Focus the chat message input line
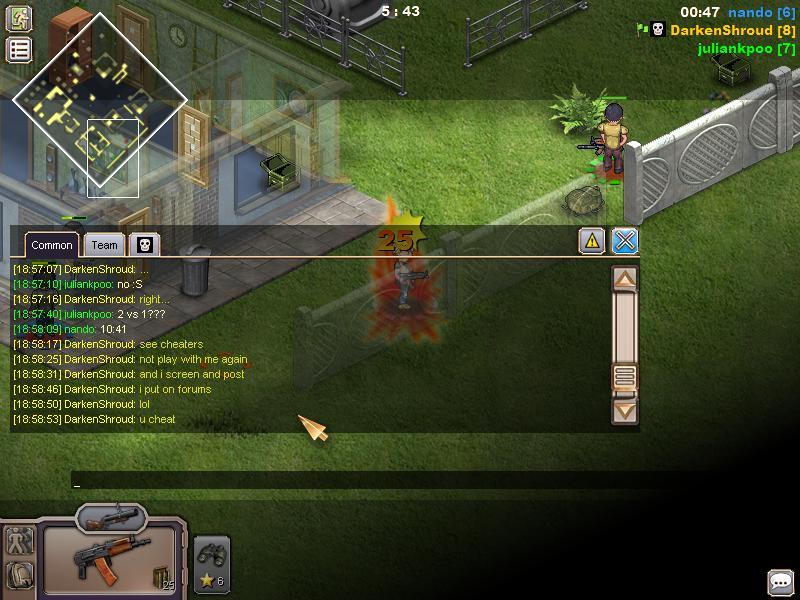This screenshot has width=800, height=600. click(x=350, y=482)
